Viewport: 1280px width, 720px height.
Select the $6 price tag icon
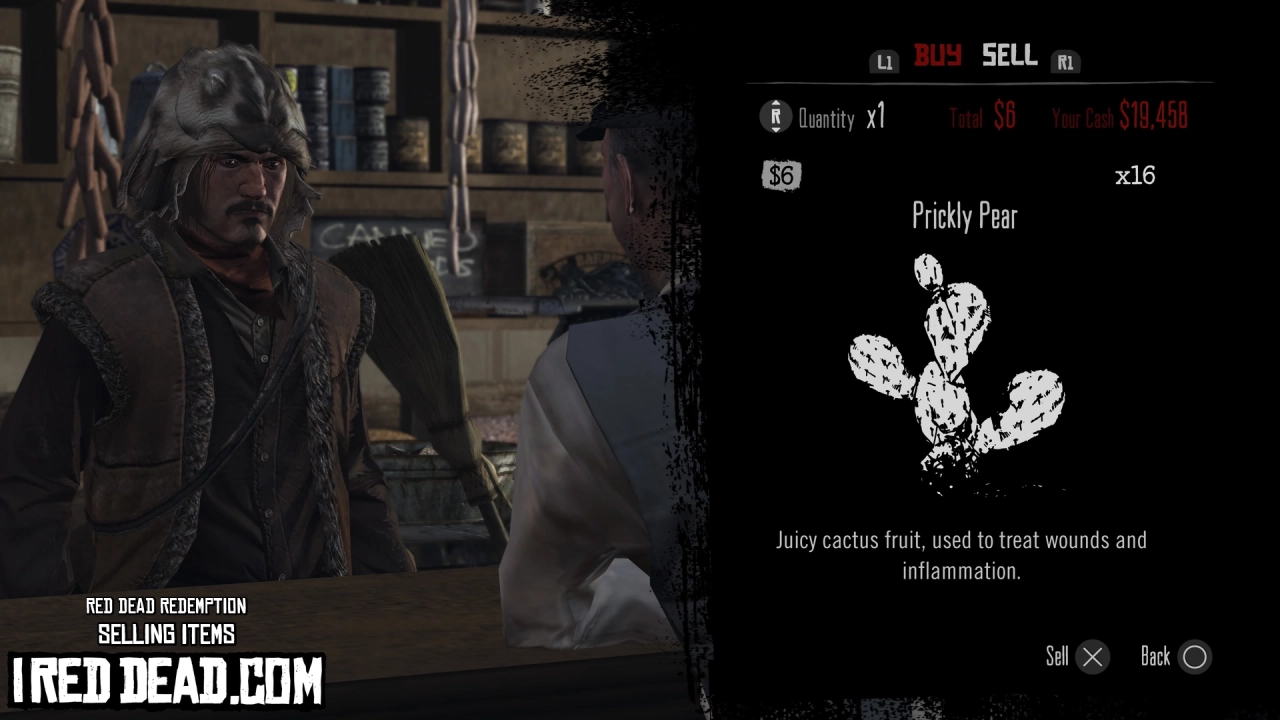pos(781,175)
